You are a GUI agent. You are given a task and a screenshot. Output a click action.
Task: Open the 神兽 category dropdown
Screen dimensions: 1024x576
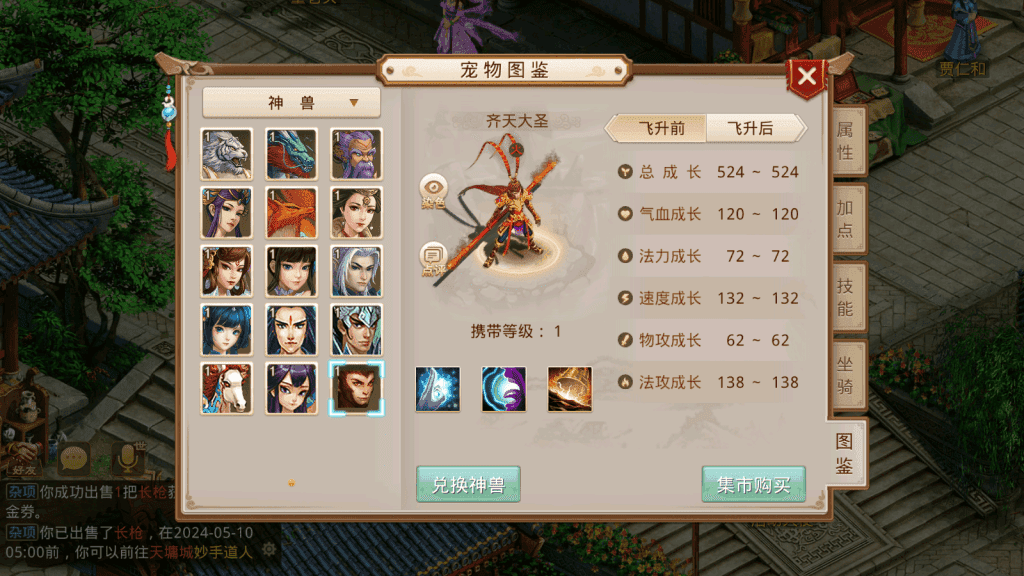[x=291, y=102]
